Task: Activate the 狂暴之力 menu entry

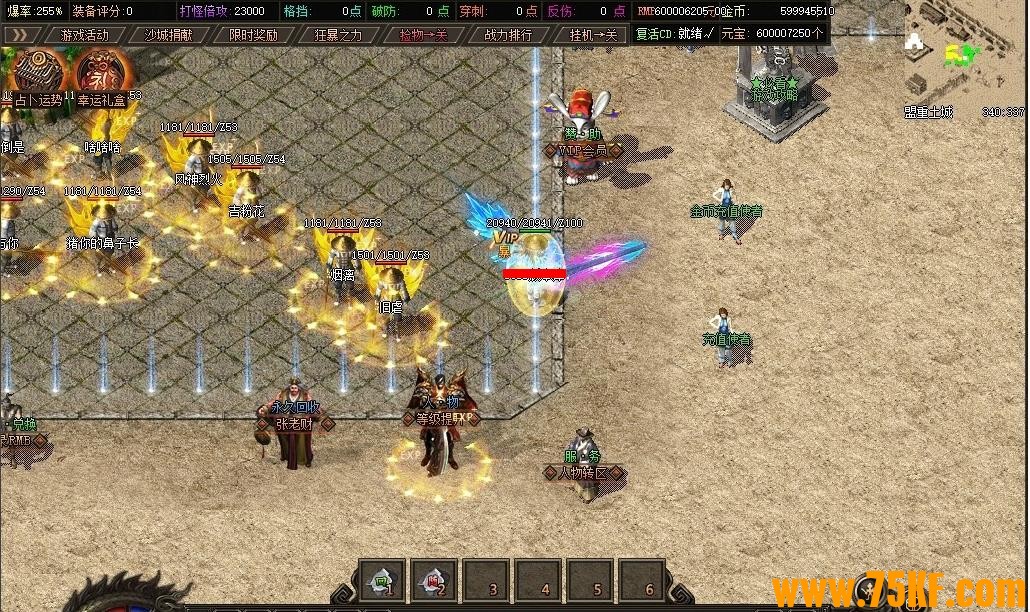Action: click(x=338, y=34)
